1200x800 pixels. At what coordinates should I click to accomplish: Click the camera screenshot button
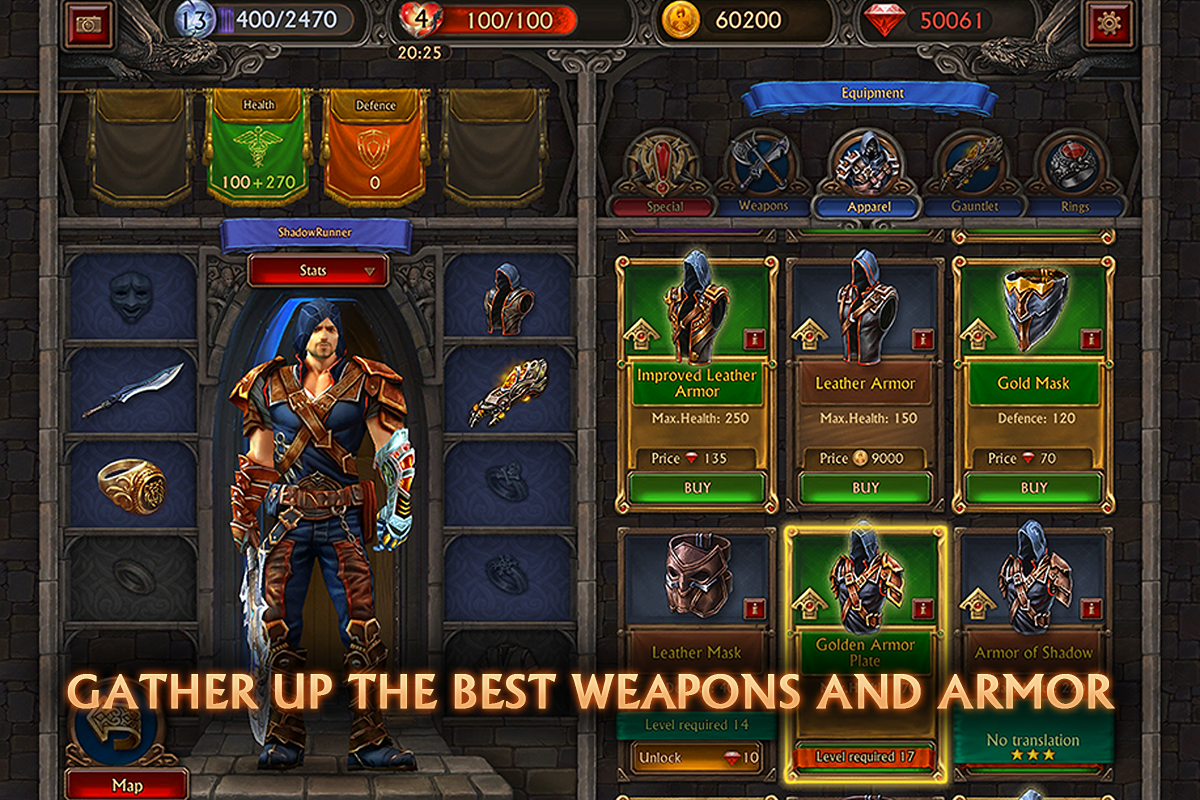88,24
